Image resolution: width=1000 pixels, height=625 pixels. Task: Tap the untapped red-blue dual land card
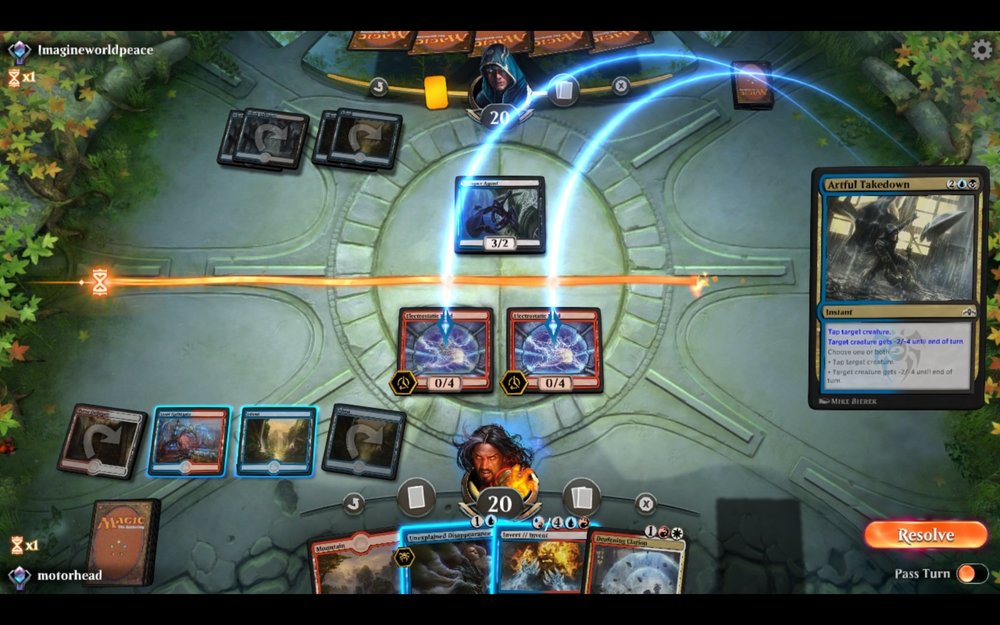tap(189, 441)
